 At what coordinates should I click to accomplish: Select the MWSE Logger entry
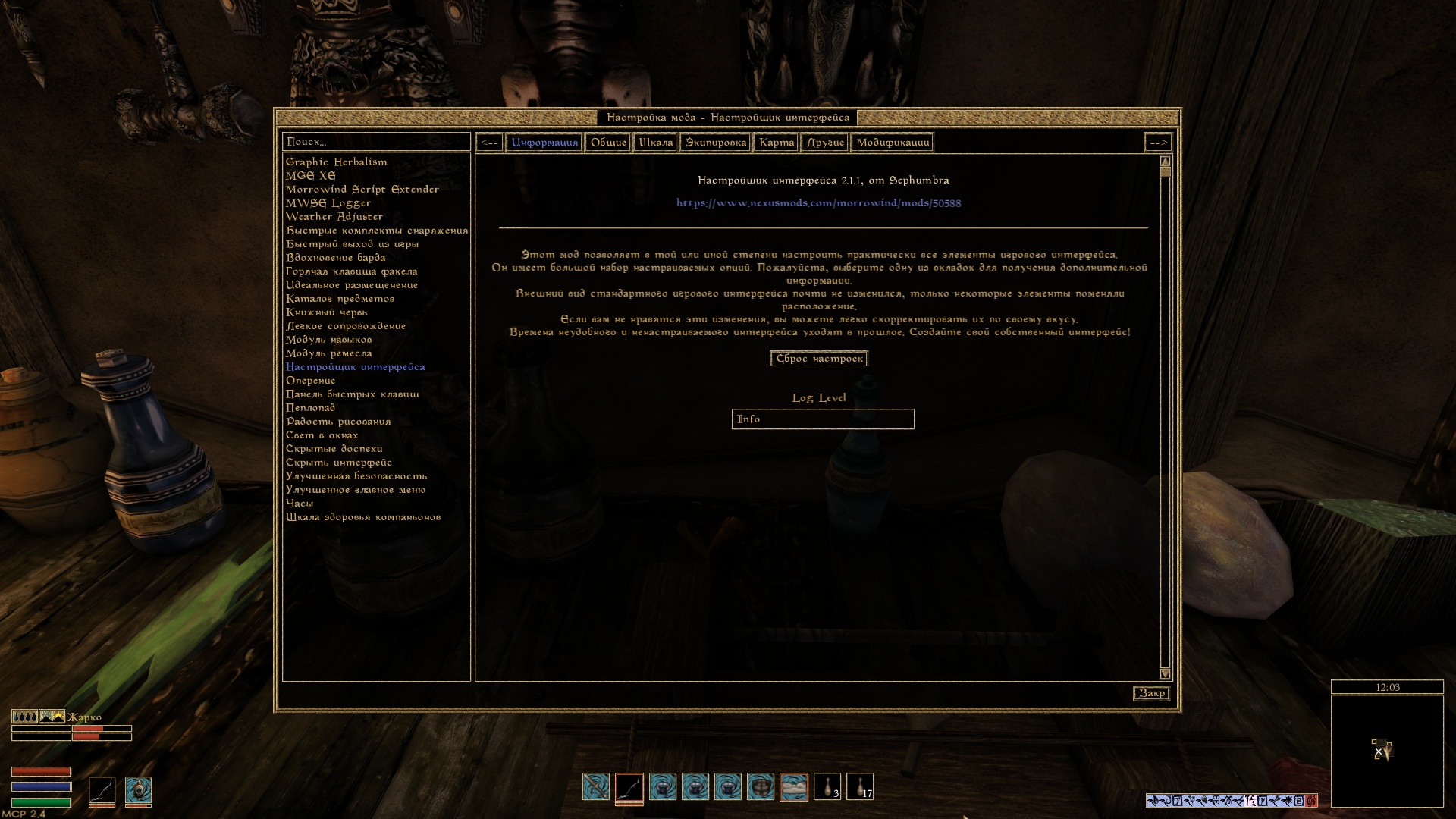(328, 202)
